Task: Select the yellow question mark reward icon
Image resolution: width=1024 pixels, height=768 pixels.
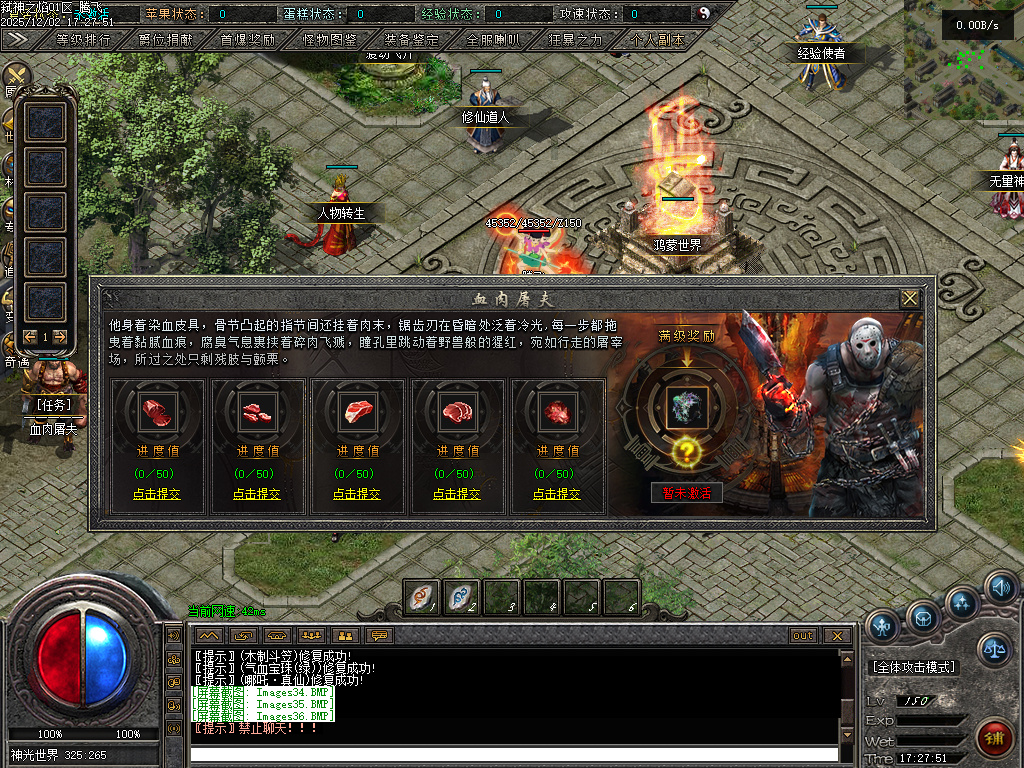Action: point(686,452)
